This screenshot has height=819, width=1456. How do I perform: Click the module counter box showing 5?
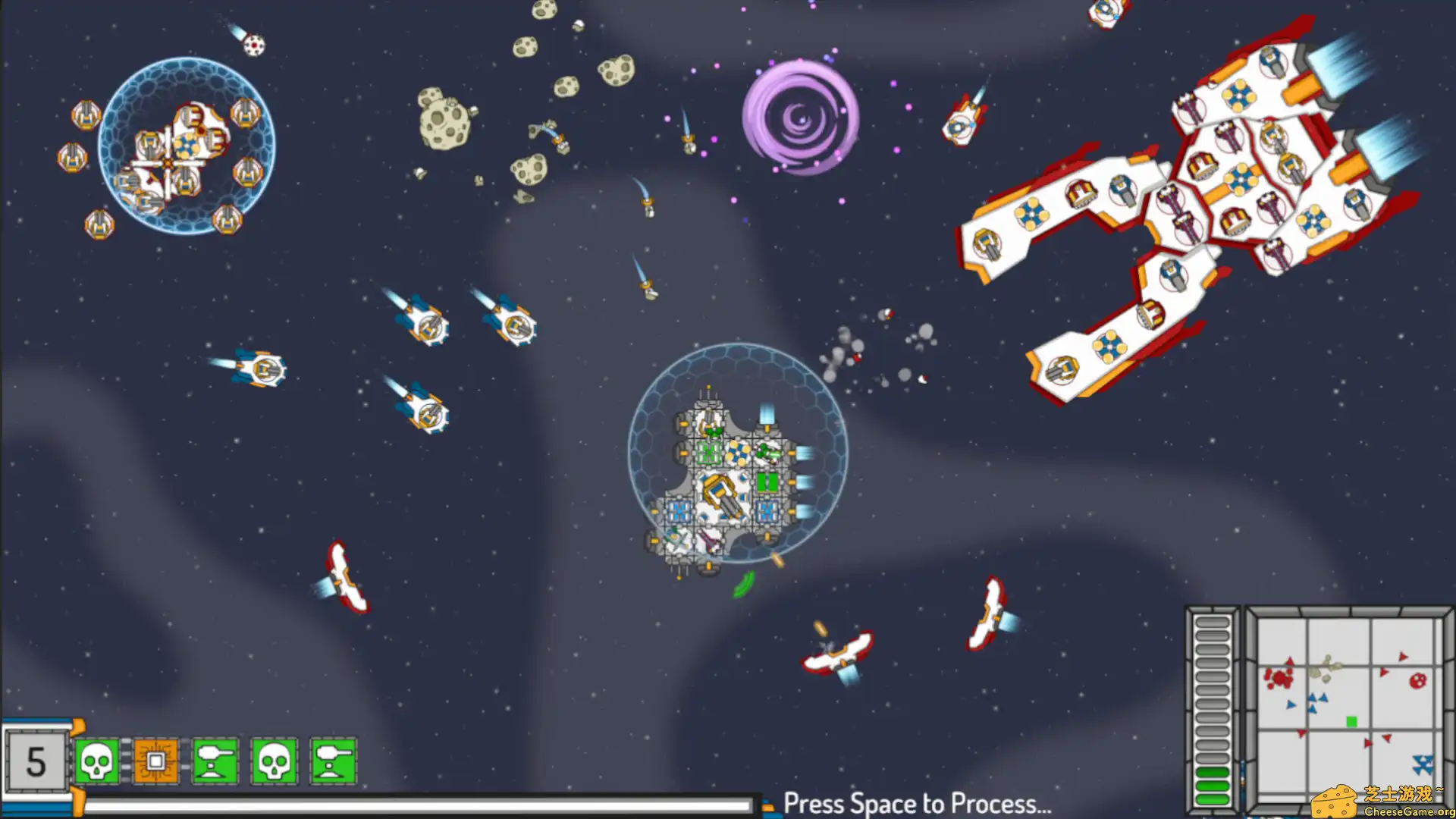click(x=34, y=762)
